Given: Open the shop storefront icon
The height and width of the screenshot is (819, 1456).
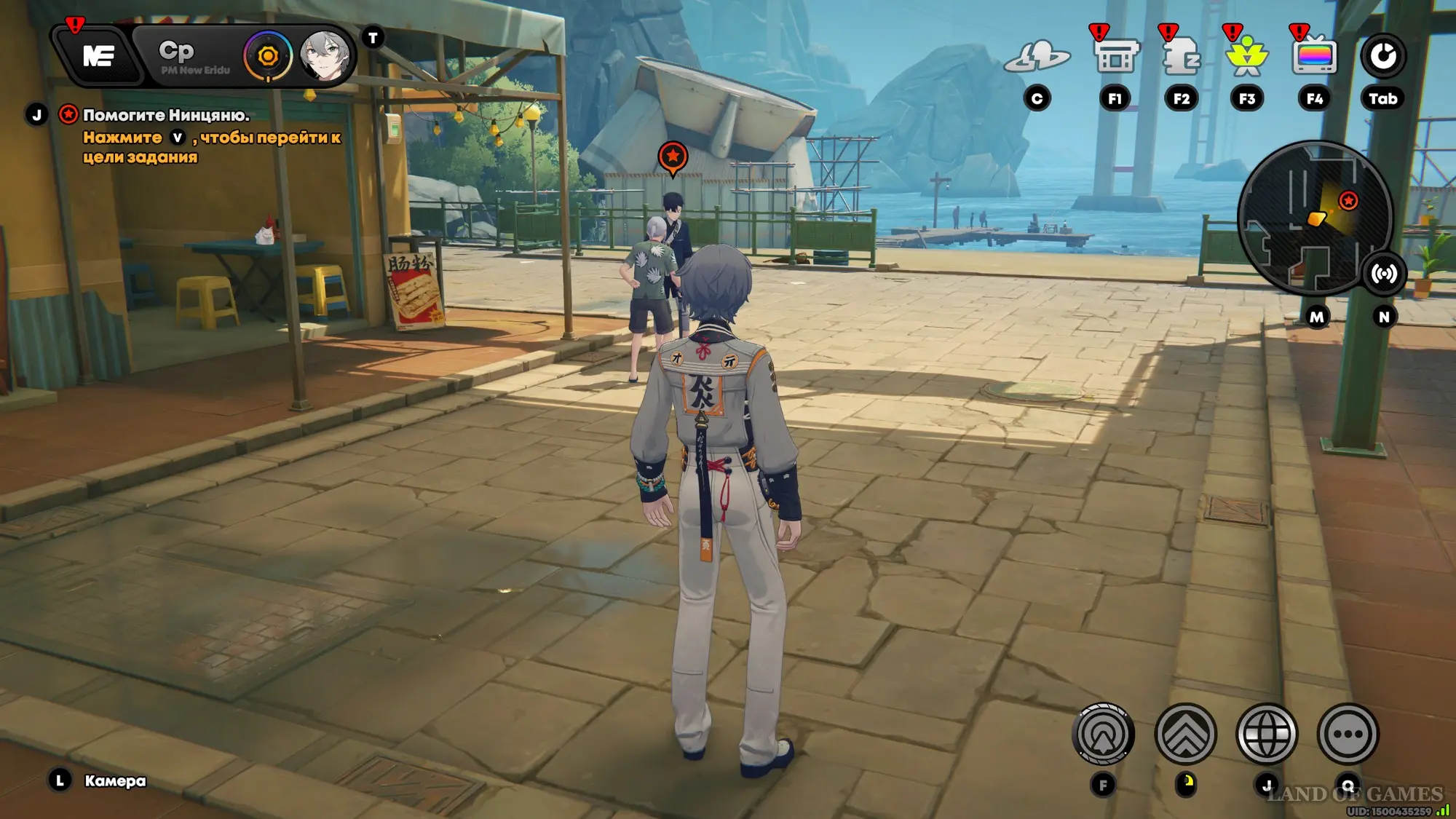Looking at the screenshot, I should tap(1115, 56).
